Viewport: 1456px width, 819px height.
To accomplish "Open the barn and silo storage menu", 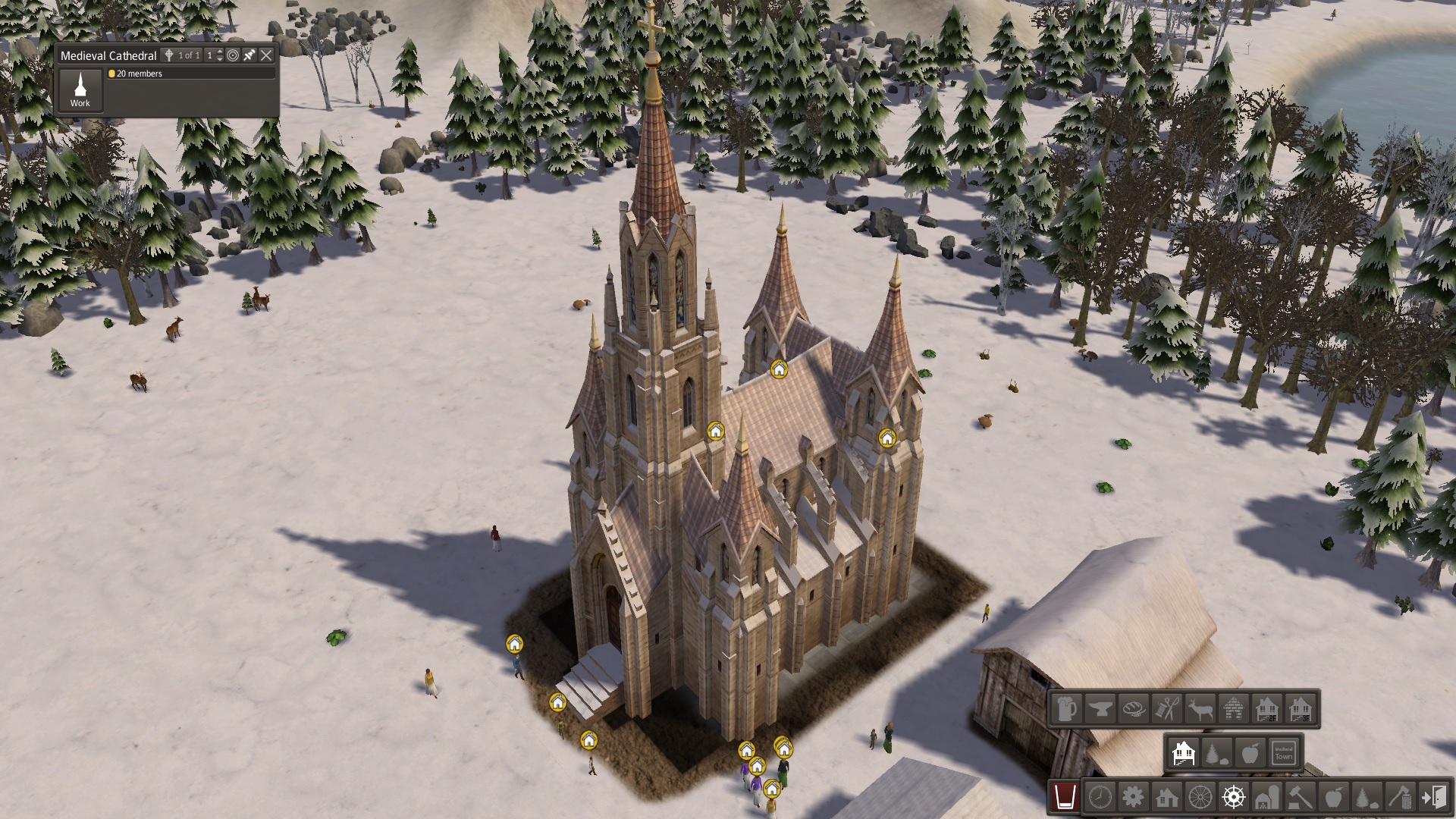I will [x=1267, y=797].
